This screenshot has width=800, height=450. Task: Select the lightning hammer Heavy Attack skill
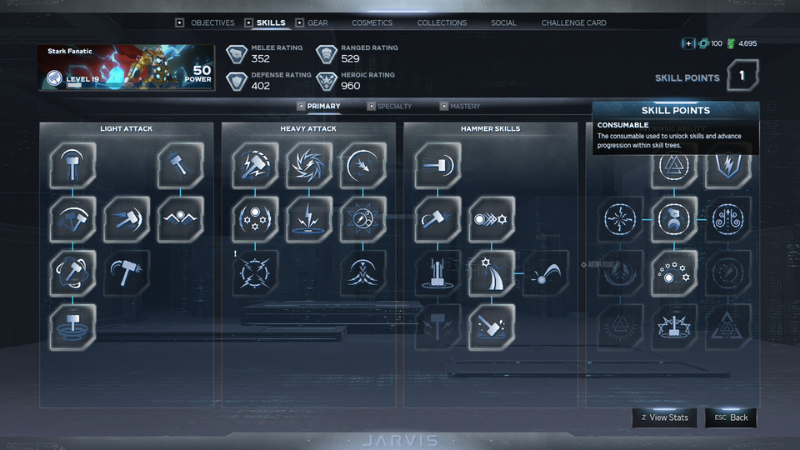(x=255, y=165)
